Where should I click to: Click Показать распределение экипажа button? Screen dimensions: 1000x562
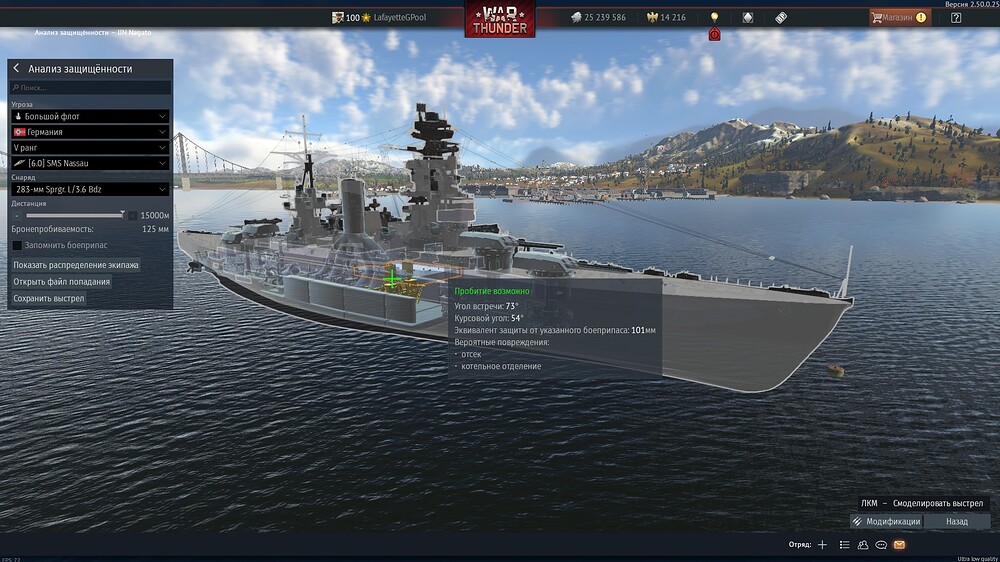click(76, 265)
